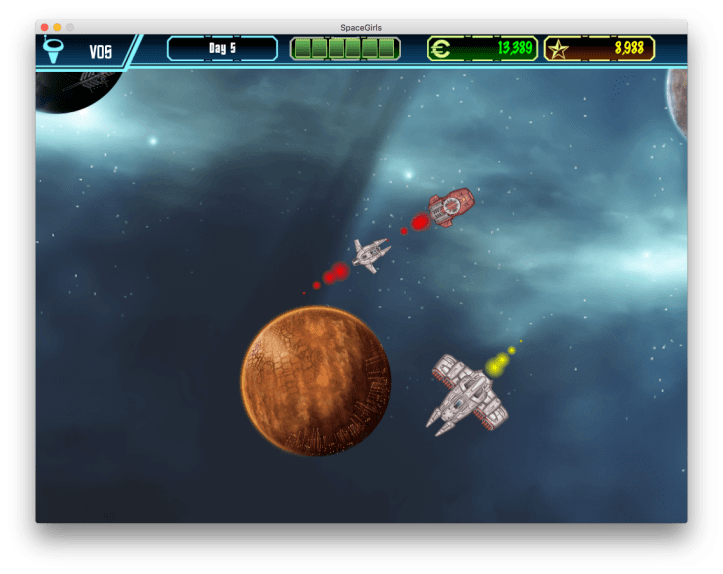Close the SpaceGirls window
723x574 pixels.
44,27
